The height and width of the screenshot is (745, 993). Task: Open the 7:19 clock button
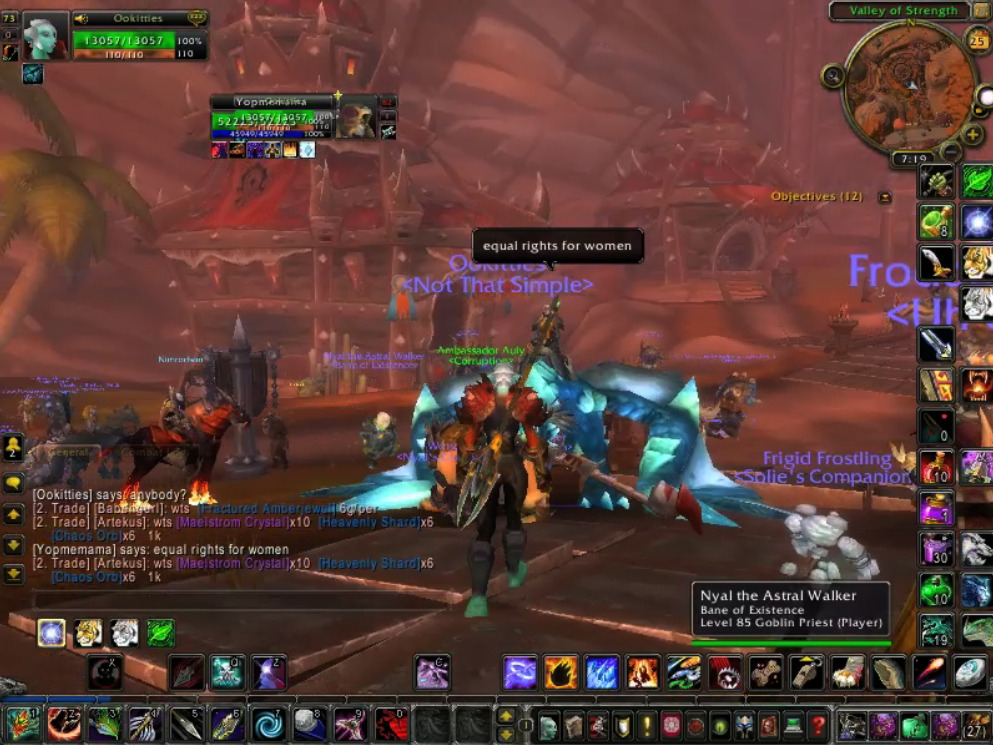pos(914,159)
